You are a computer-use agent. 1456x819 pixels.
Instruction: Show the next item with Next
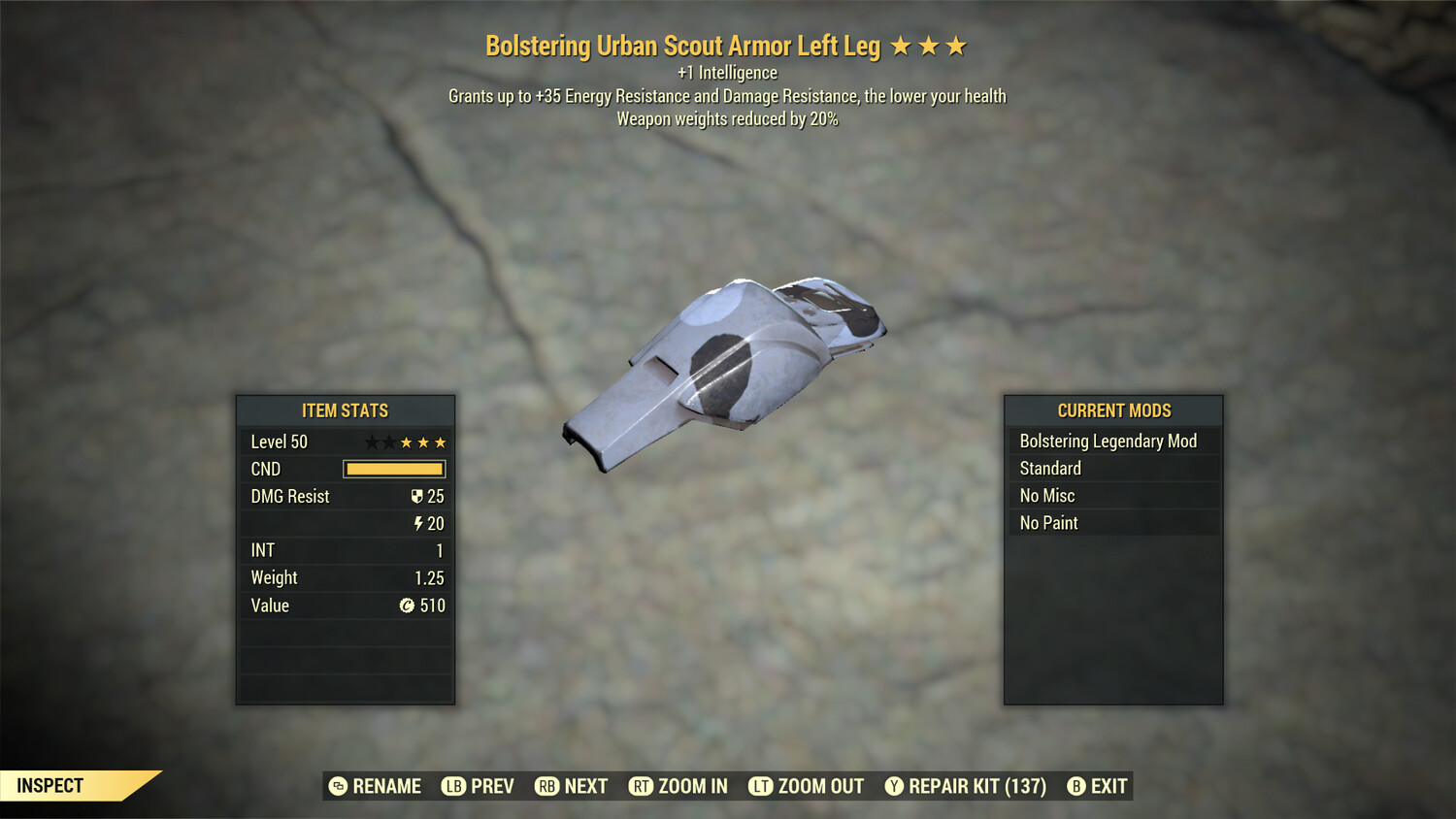pos(572,786)
